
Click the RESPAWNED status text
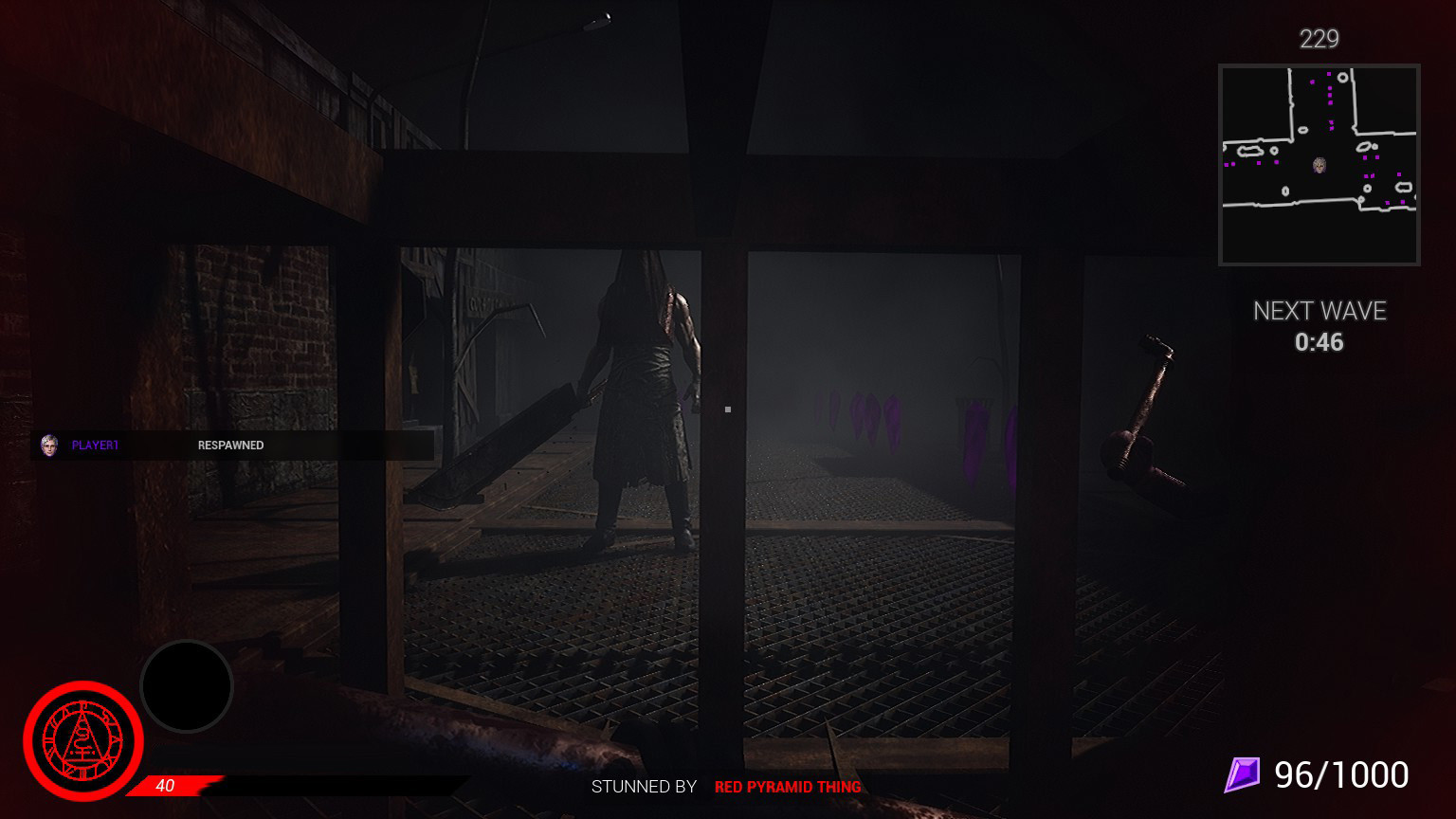point(229,445)
